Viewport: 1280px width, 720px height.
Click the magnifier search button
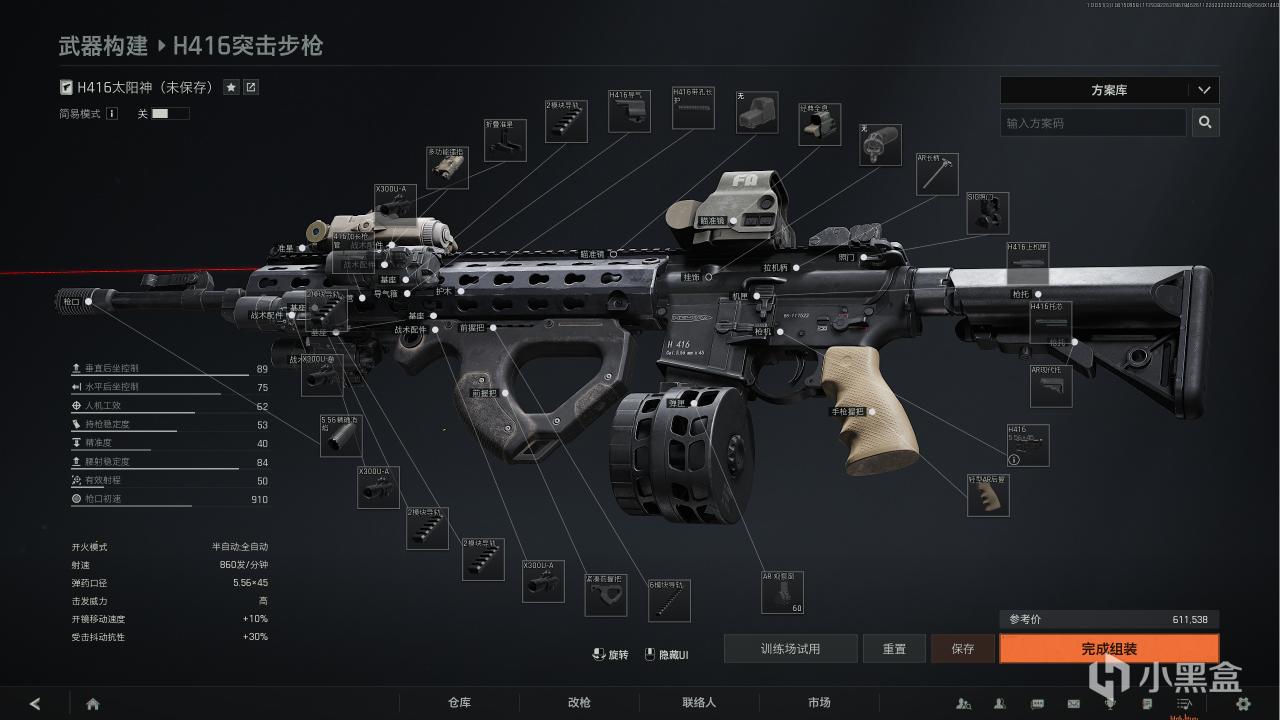[x=1205, y=122]
